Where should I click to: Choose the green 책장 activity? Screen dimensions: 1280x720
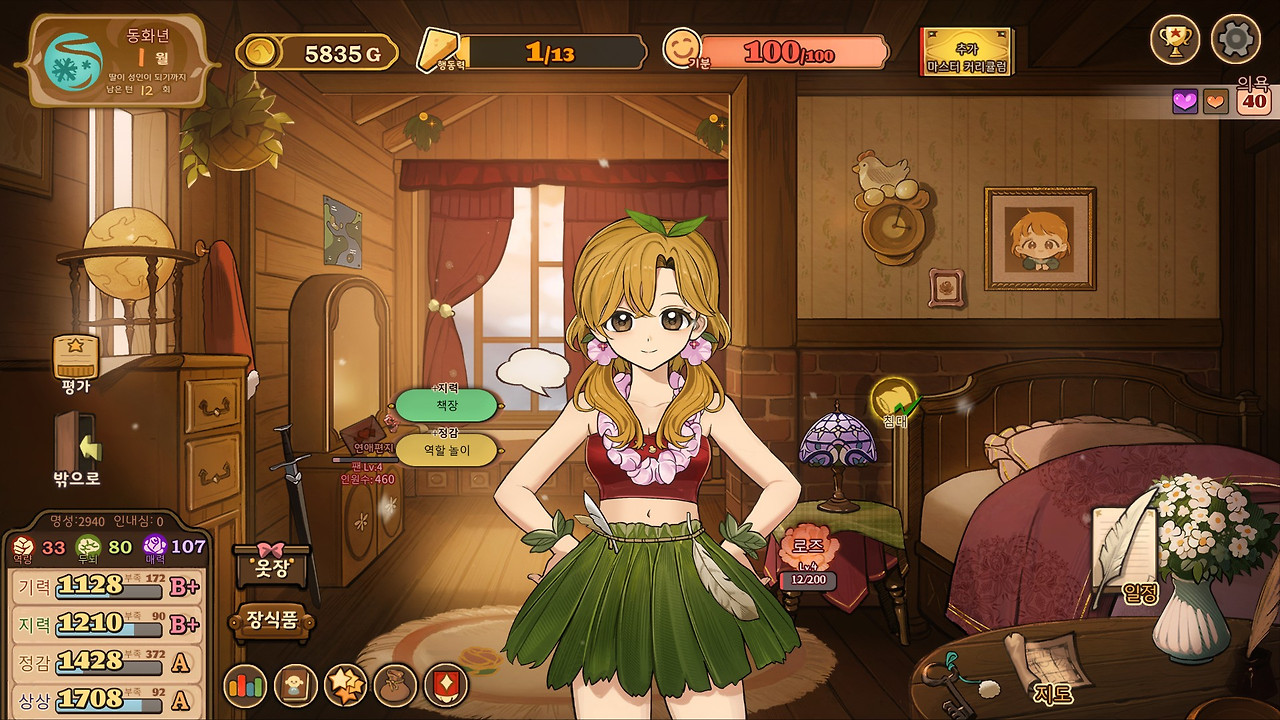tap(446, 405)
